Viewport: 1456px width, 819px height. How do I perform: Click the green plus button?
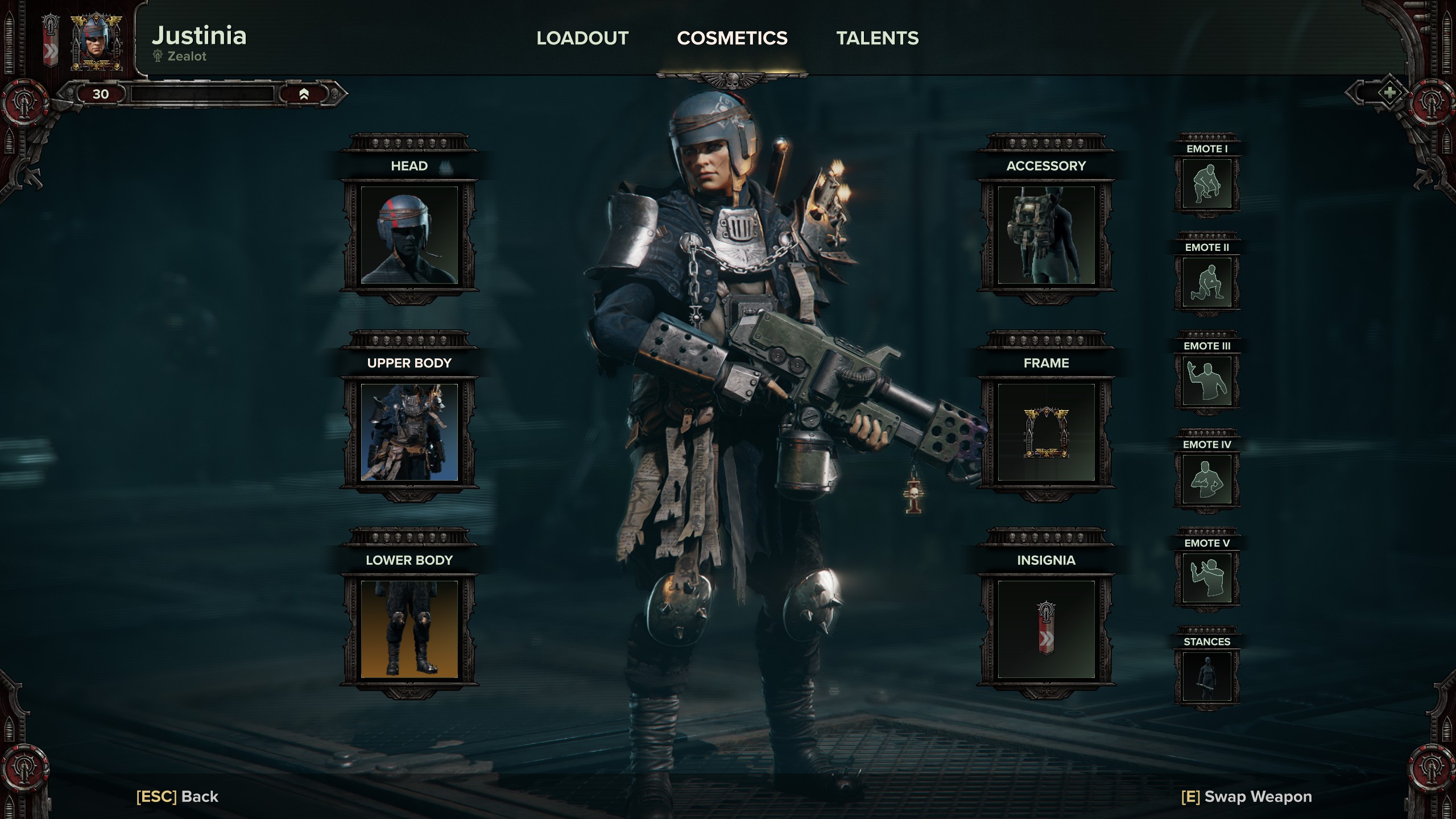(1389, 93)
